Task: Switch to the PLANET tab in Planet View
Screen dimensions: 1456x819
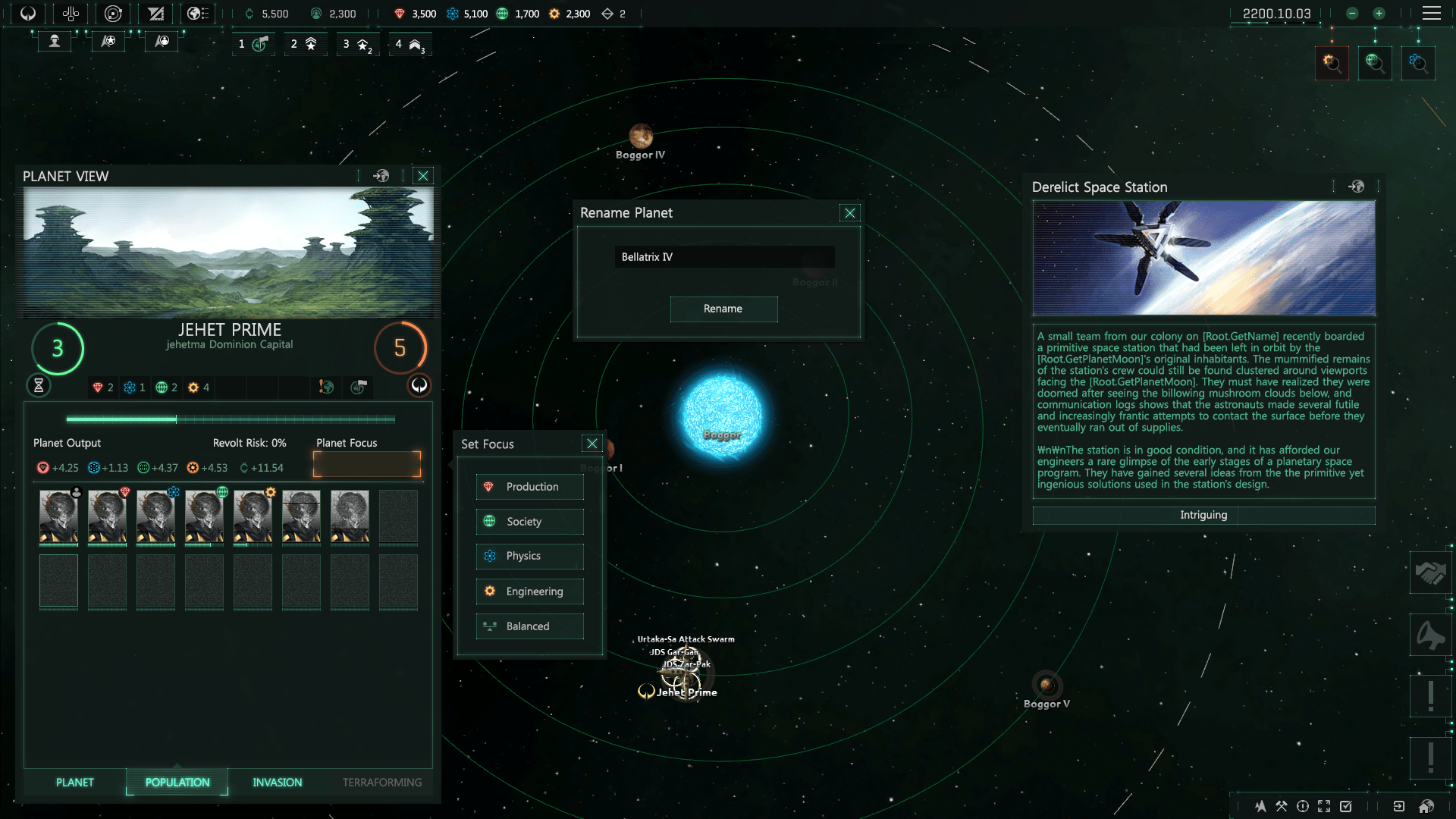Action: tap(74, 782)
